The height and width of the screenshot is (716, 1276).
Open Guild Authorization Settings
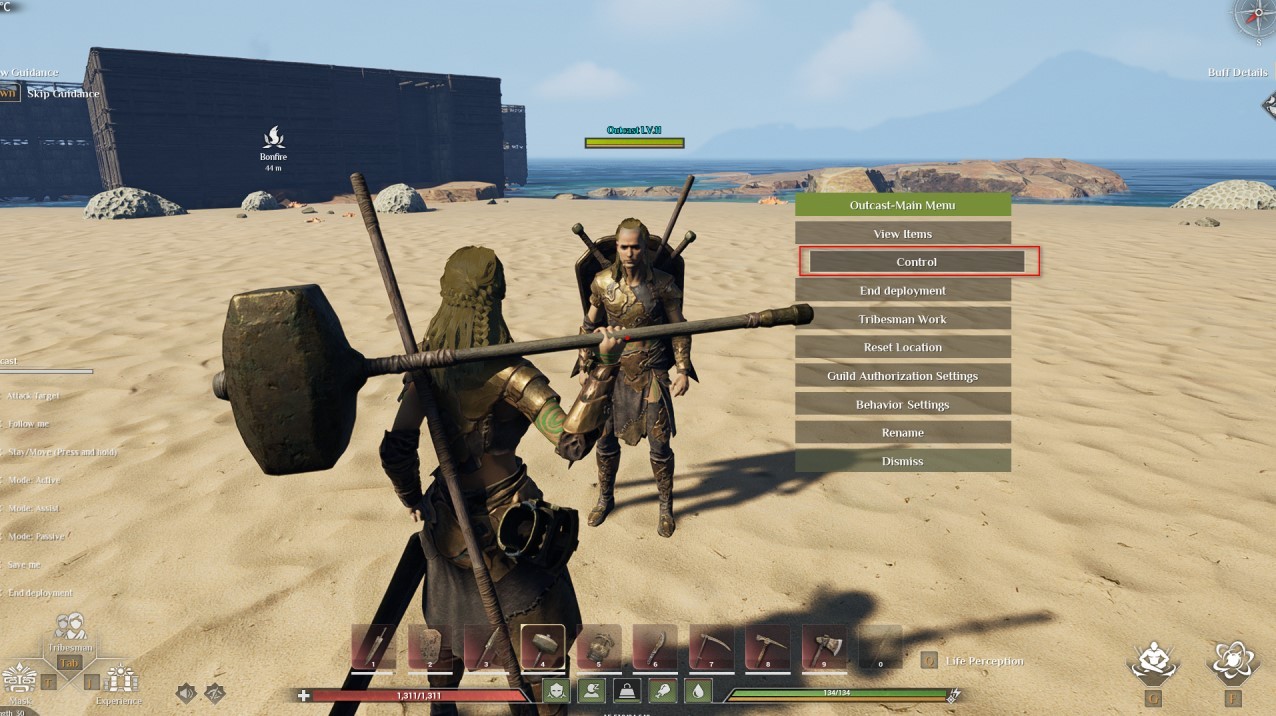[902, 376]
